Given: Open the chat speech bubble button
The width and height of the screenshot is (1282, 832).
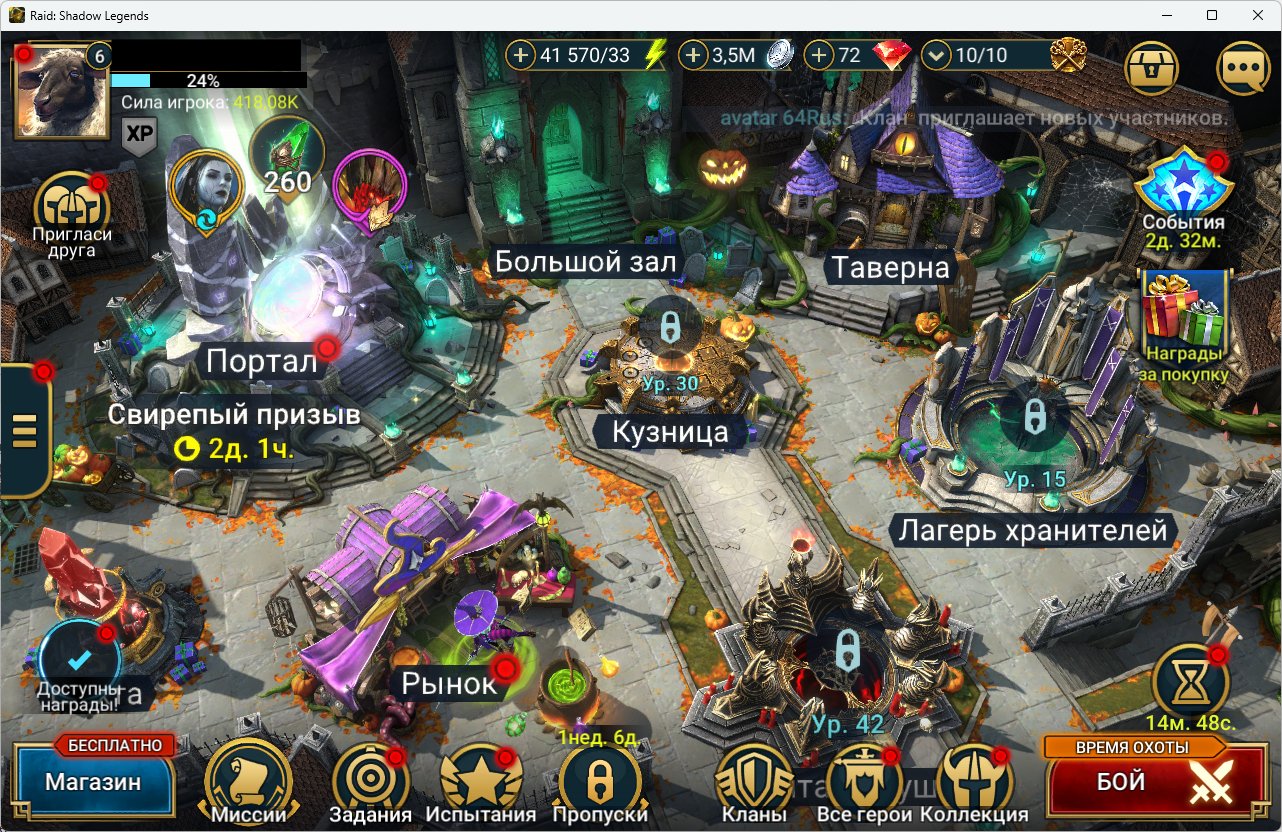Looking at the screenshot, I should [x=1243, y=68].
